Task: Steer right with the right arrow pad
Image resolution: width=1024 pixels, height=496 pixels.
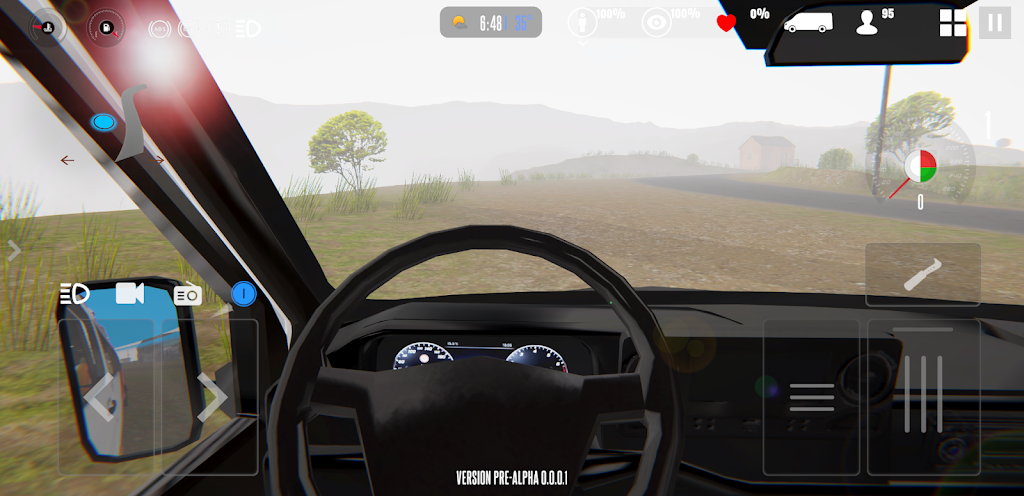Action: pos(210,397)
